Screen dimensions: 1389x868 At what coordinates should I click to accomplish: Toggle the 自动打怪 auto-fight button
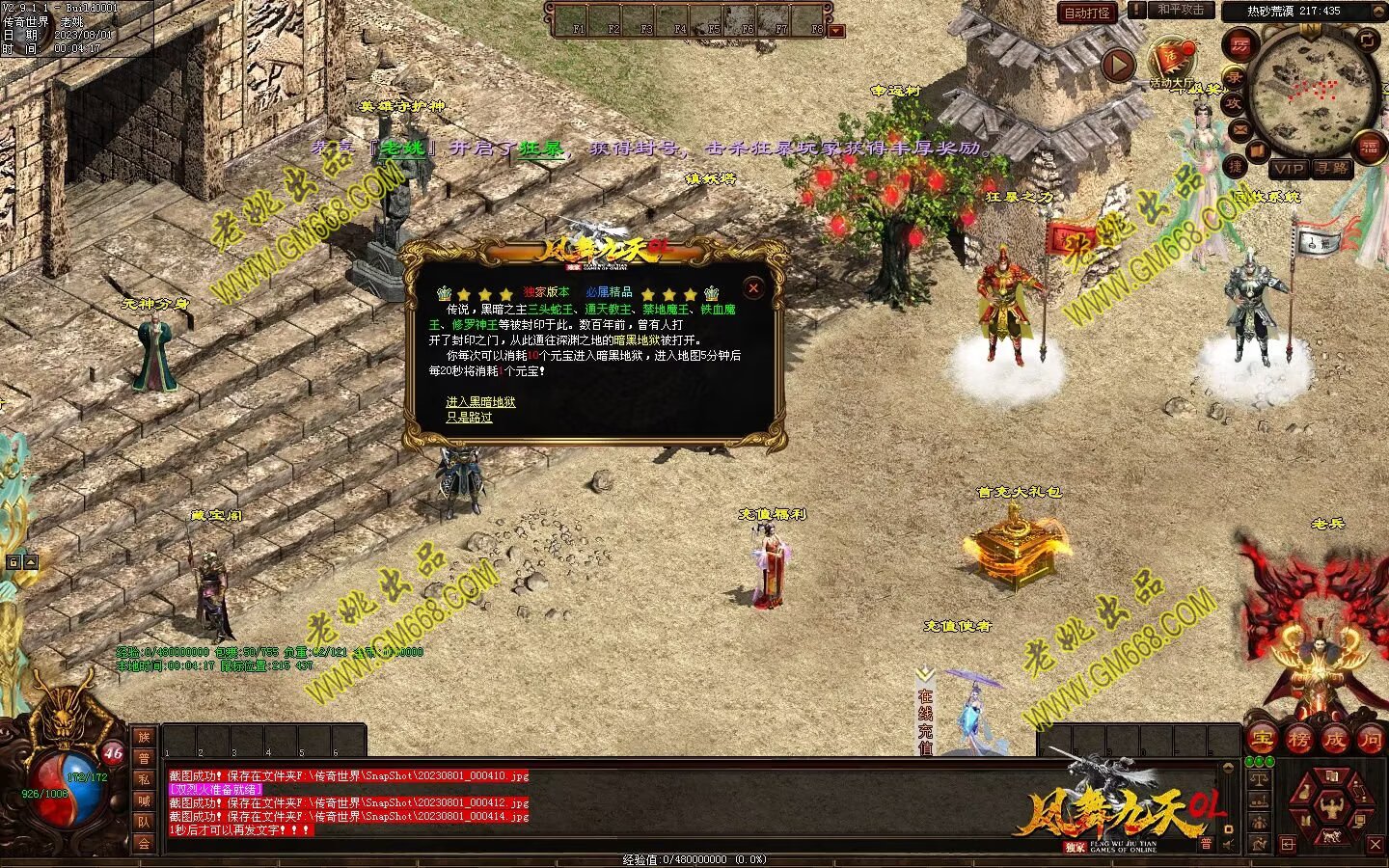coord(1087,13)
